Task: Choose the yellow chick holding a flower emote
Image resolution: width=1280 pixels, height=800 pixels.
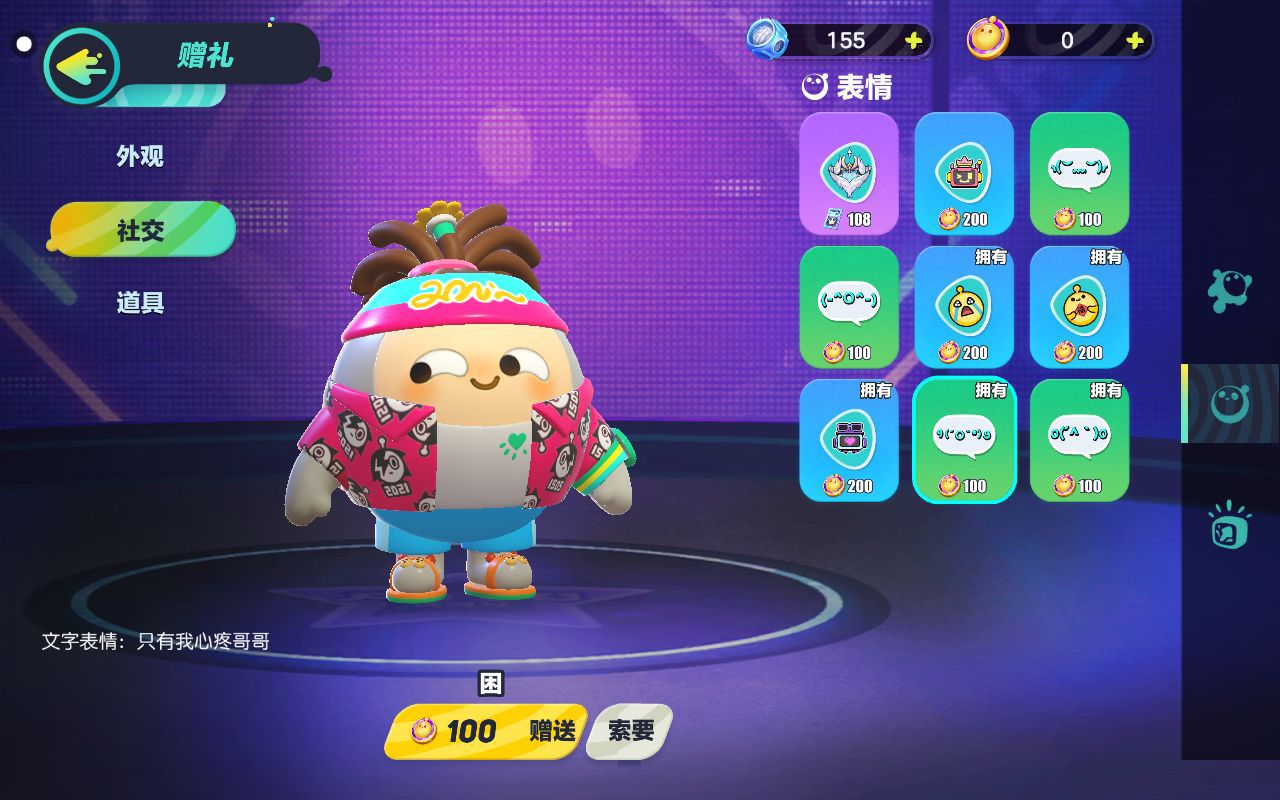Action: click(1079, 306)
